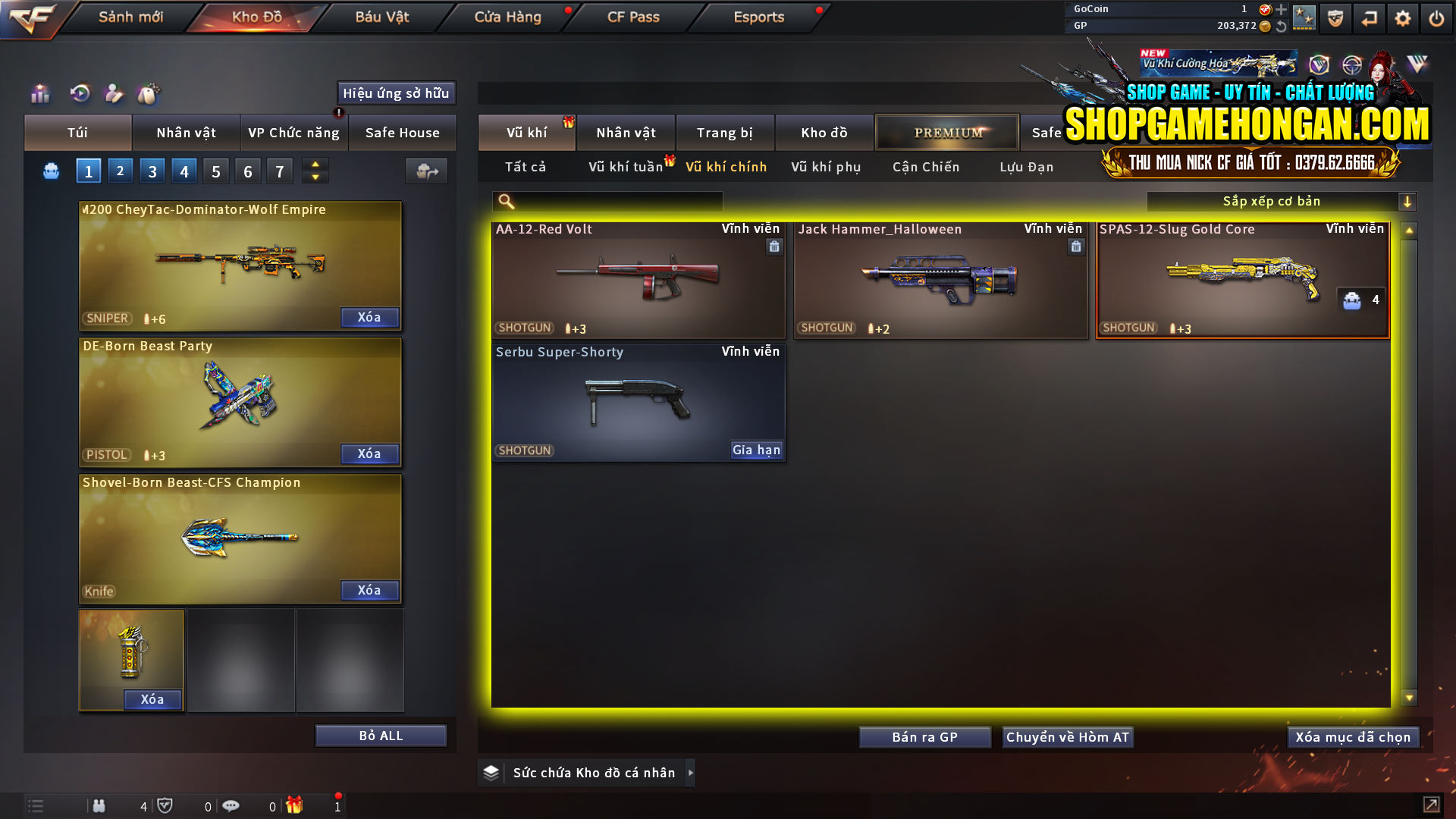This screenshot has height=819, width=1456.
Task: Click the CF shield security icon top-right
Action: pyautogui.click(x=1335, y=17)
